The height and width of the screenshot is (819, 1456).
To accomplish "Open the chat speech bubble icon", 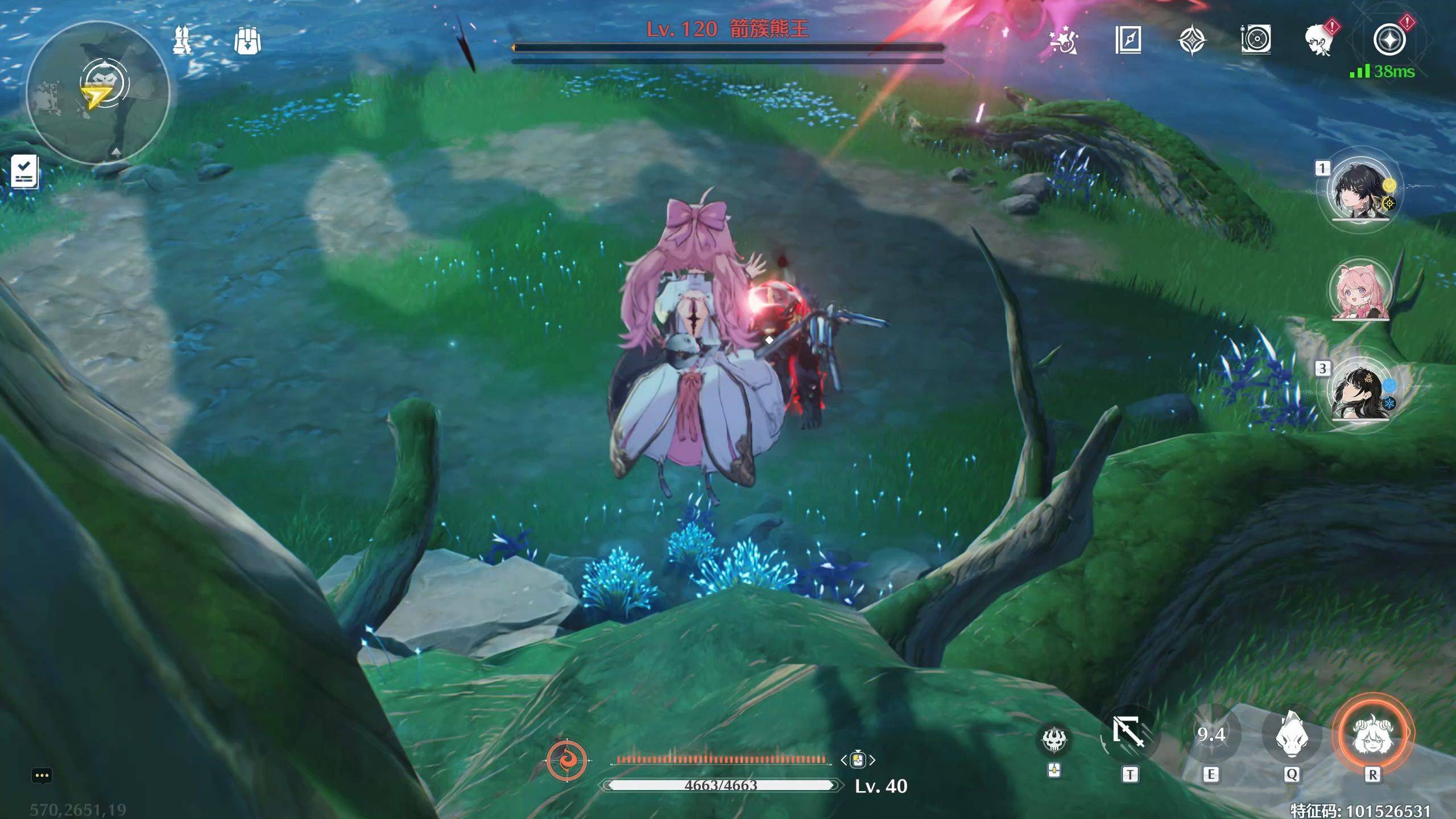I will [x=42, y=776].
